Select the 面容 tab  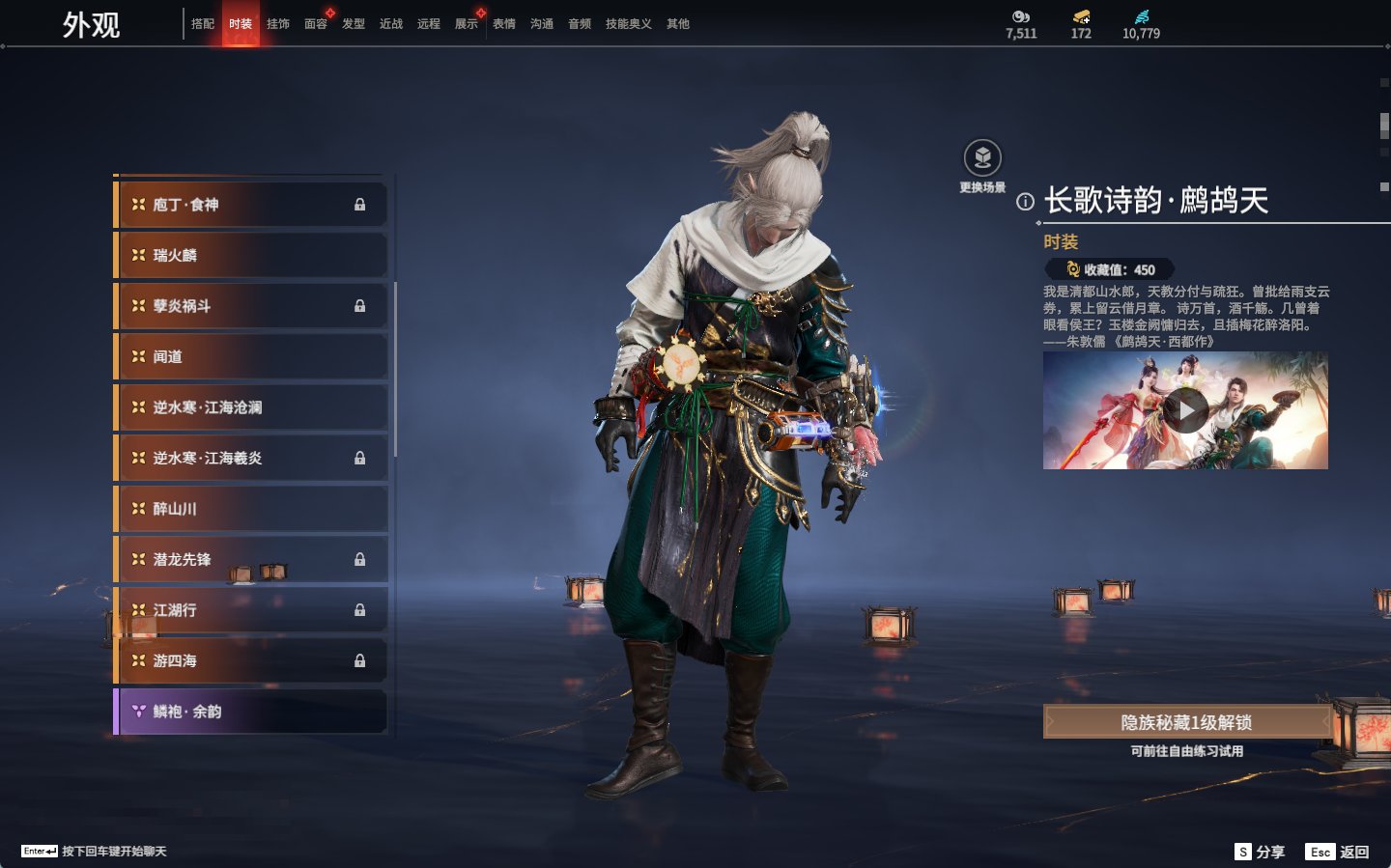pos(316,24)
